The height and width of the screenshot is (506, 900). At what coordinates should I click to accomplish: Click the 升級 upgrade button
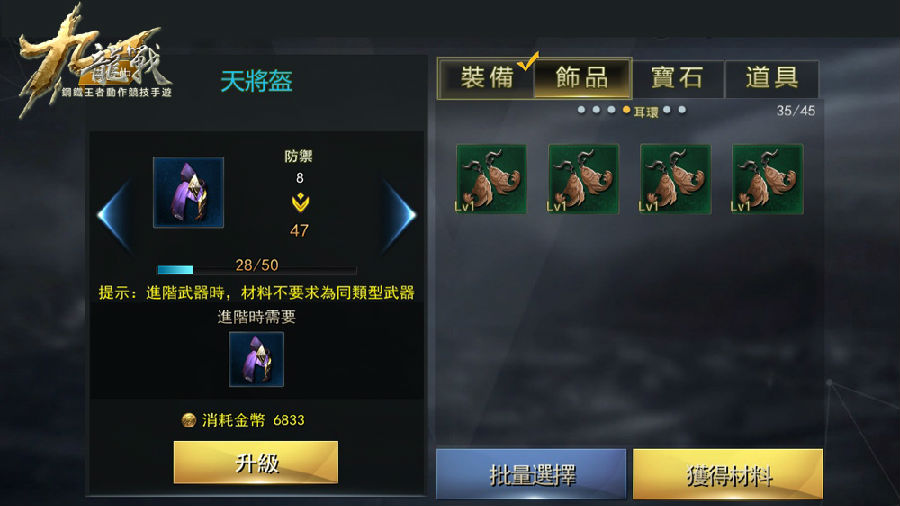point(256,462)
